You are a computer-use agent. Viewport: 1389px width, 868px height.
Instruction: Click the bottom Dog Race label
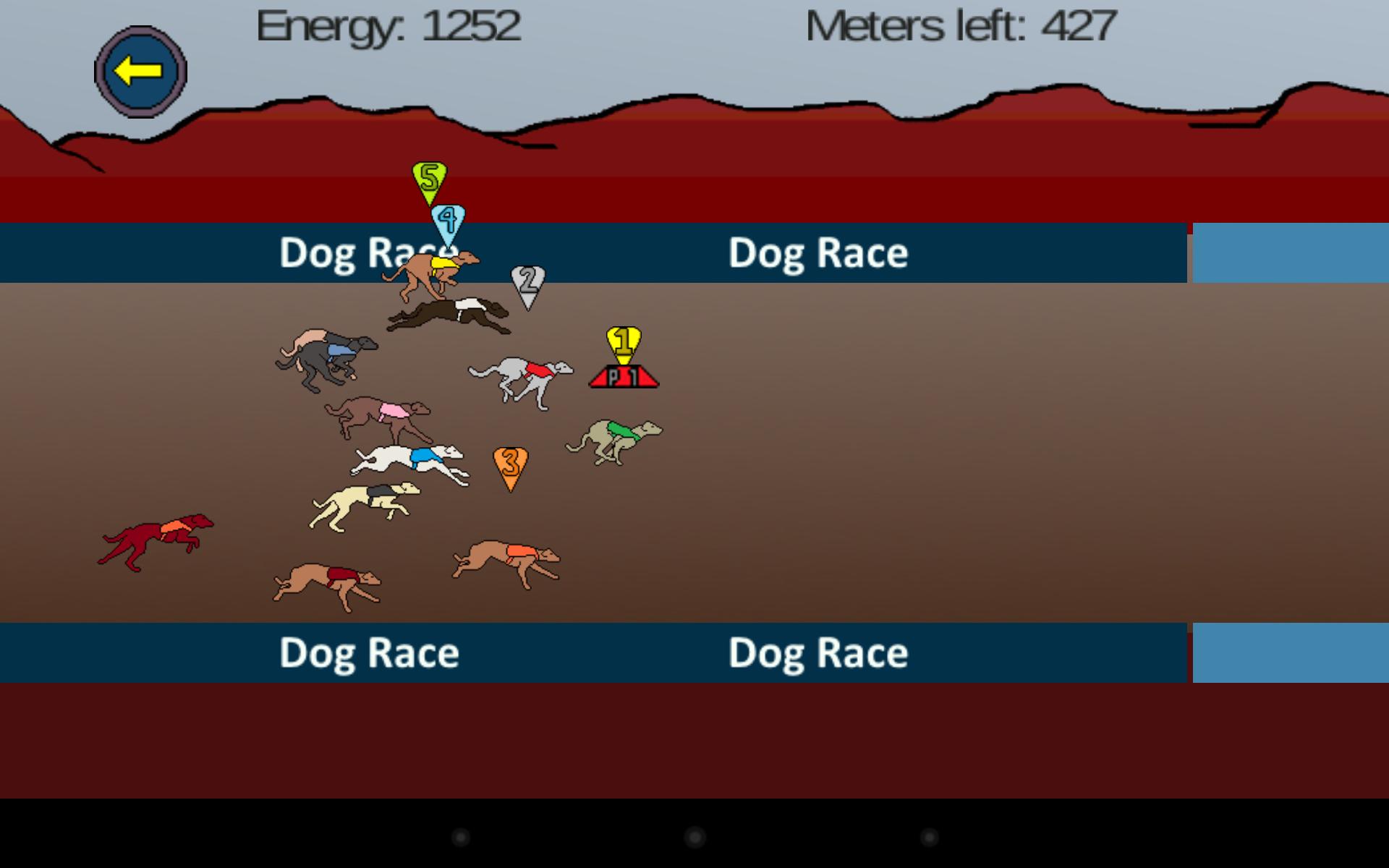(x=369, y=653)
